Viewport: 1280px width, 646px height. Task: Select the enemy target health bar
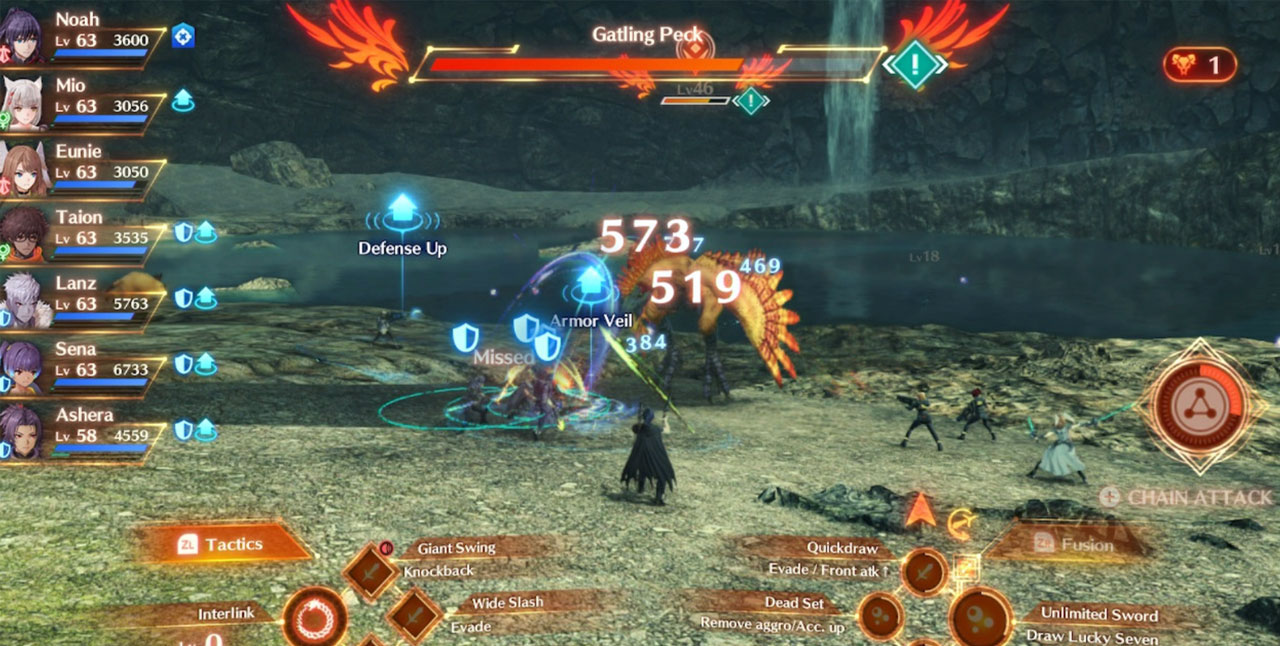pyautogui.click(x=648, y=66)
